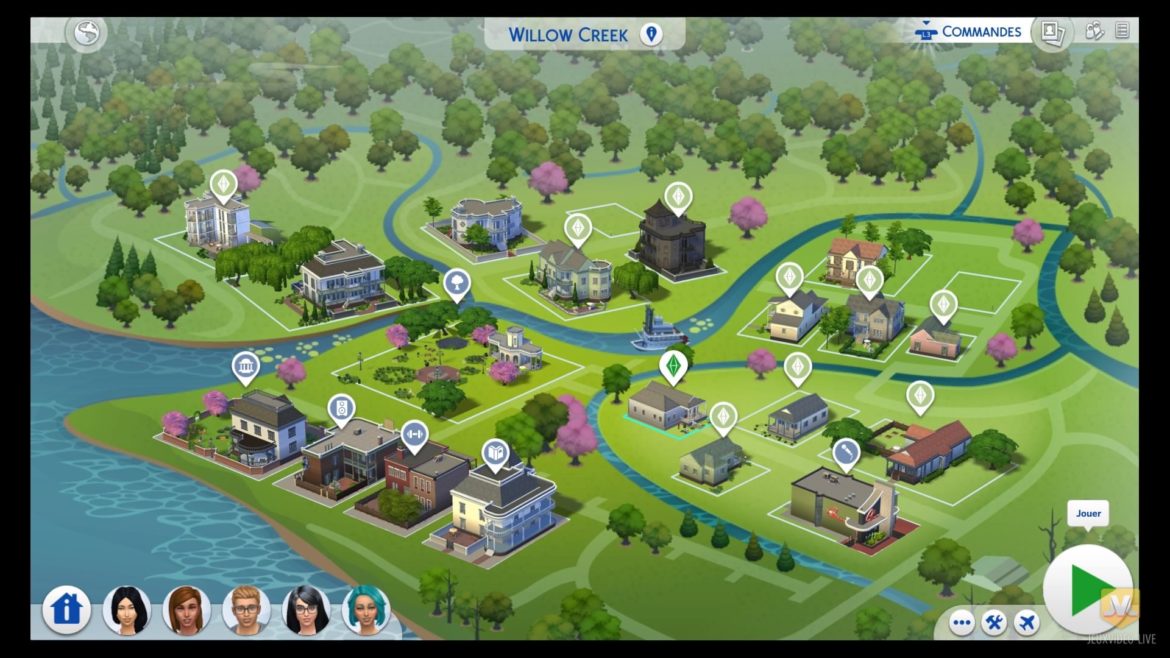Open the globe world-select icon
The width and height of the screenshot is (1170, 658).
tap(87, 33)
